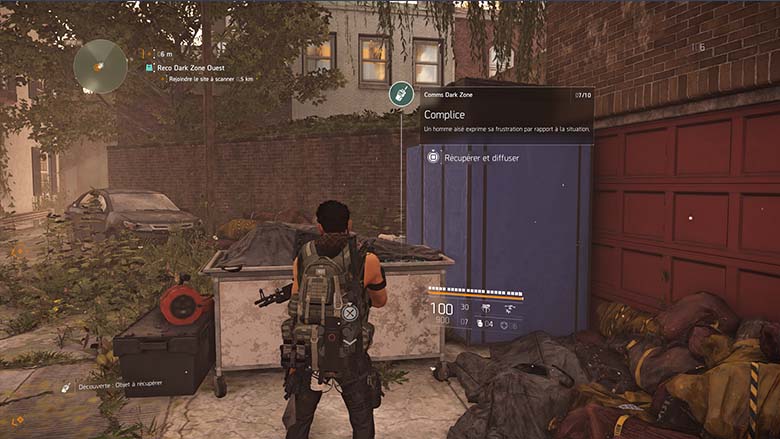Open the circular minimap radar
The height and width of the screenshot is (439, 780).
point(100,64)
